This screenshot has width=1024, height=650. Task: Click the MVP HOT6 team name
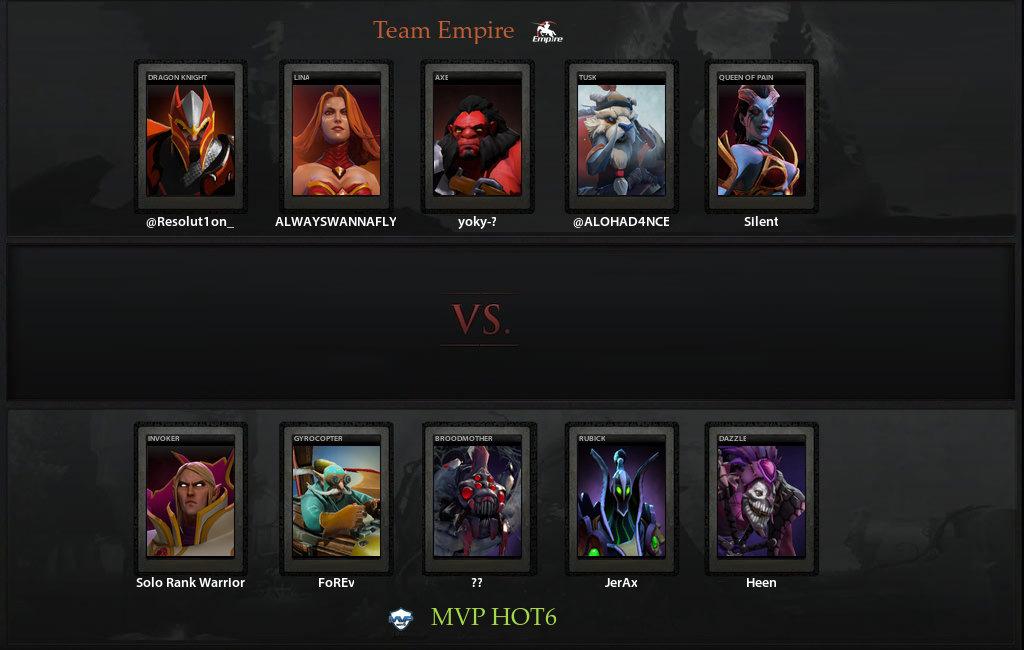[493, 617]
